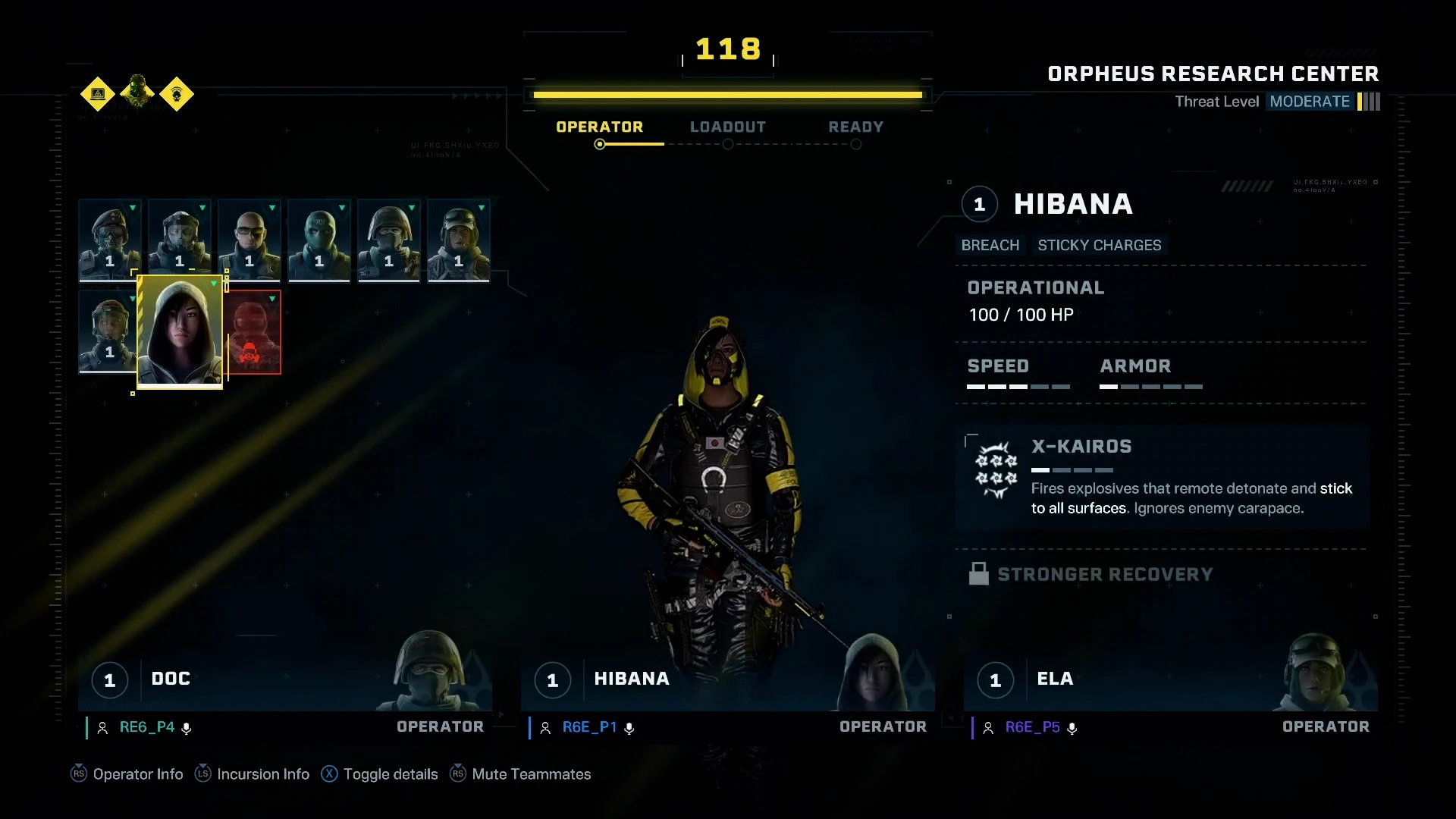Click the signal-head objective diamond icon

pos(177,94)
